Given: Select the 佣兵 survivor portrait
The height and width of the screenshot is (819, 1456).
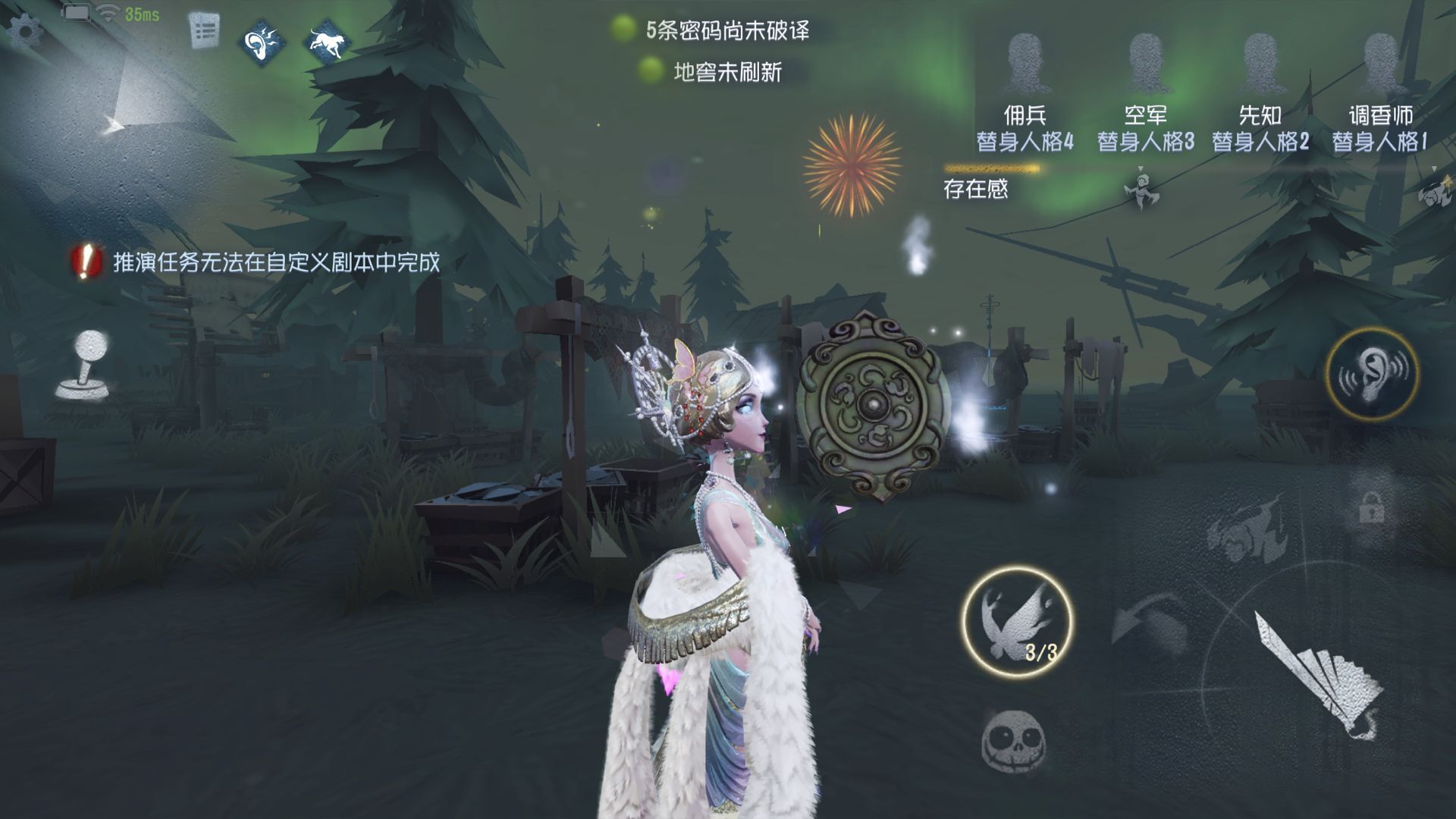Looking at the screenshot, I should [x=1025, y=61].
